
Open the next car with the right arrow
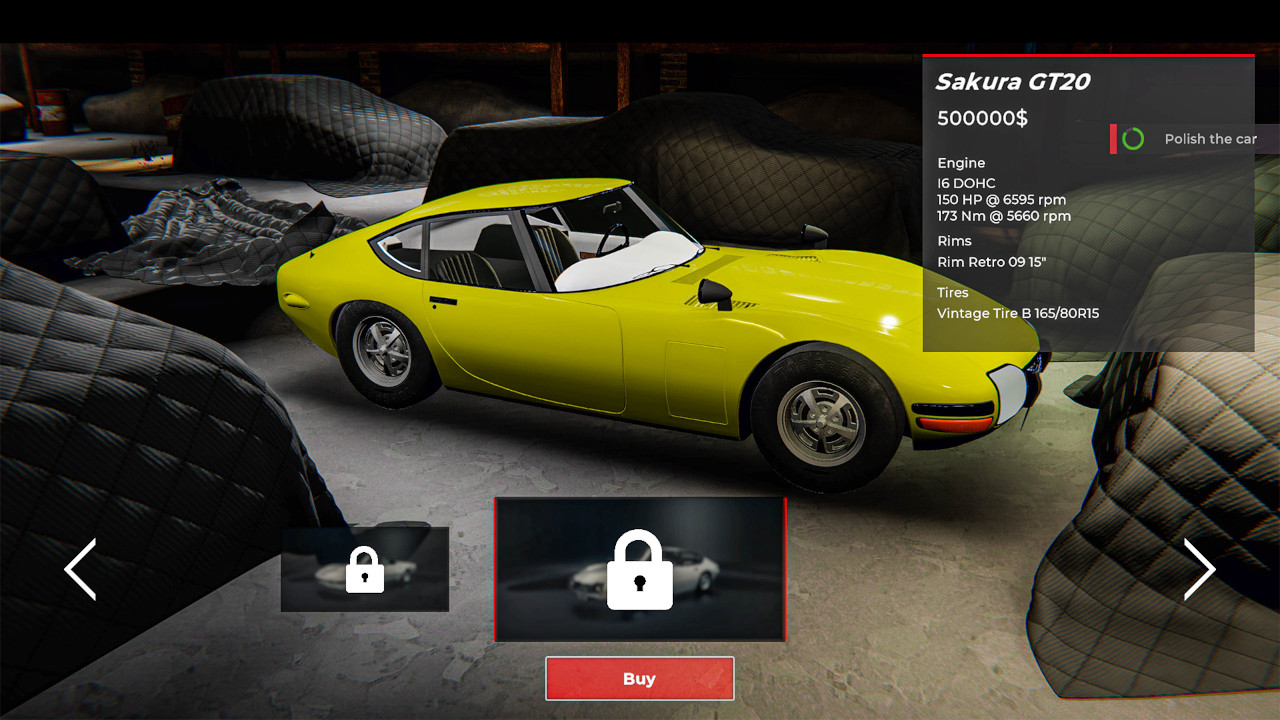(1200, 568)
